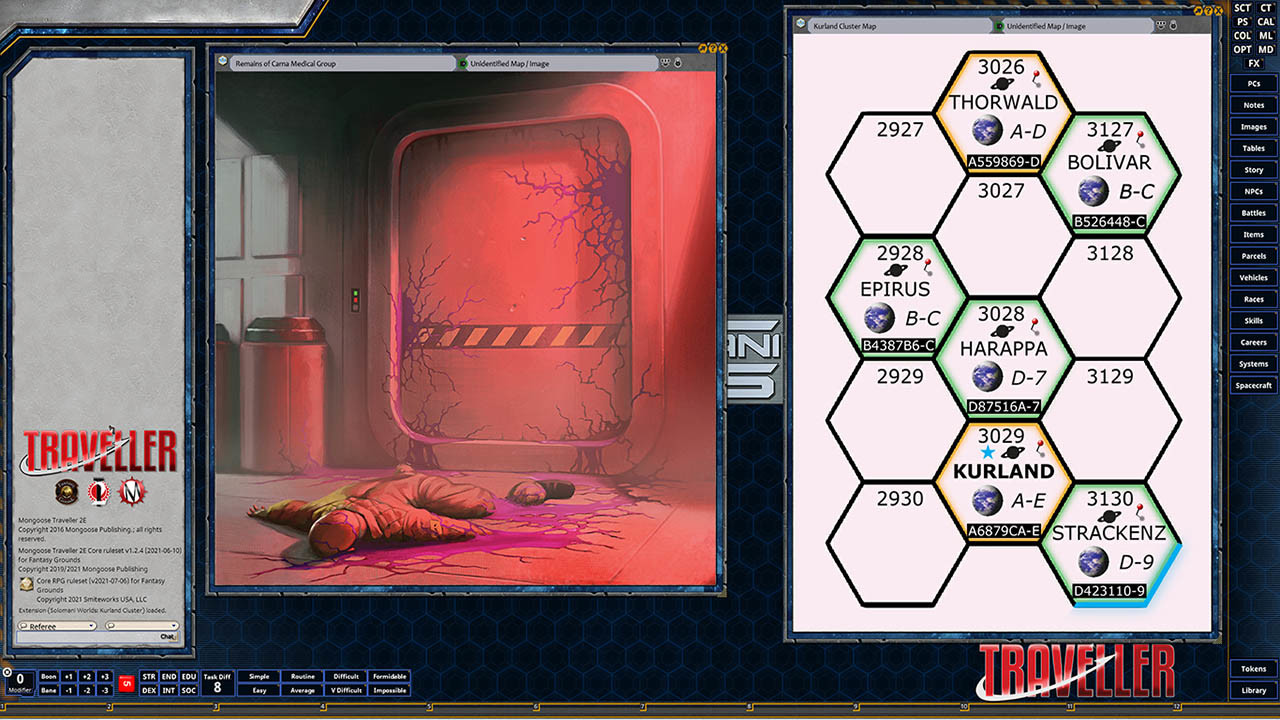This screenshot has width=1280, height=720.
Task: Open the color selector with the COL icon
Action: click(x=1242, y=35)
